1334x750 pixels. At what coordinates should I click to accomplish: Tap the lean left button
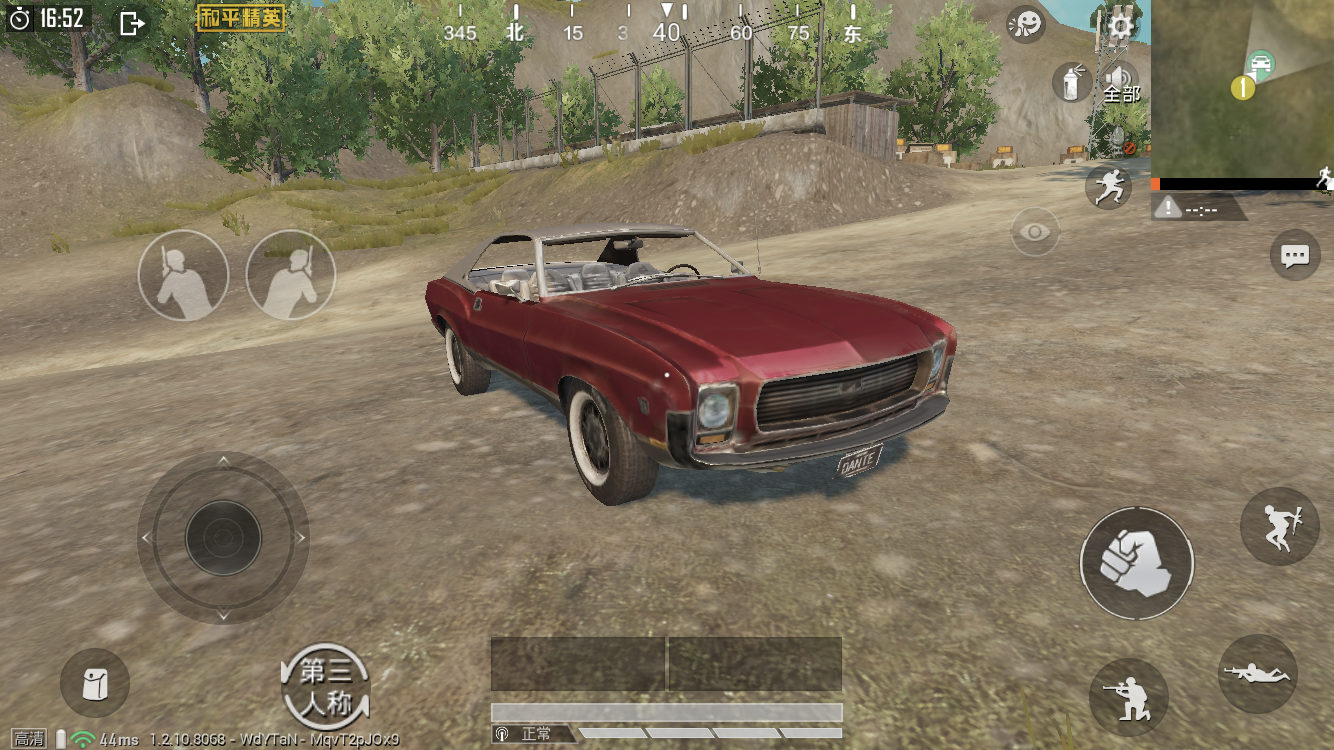pos(183,275)
